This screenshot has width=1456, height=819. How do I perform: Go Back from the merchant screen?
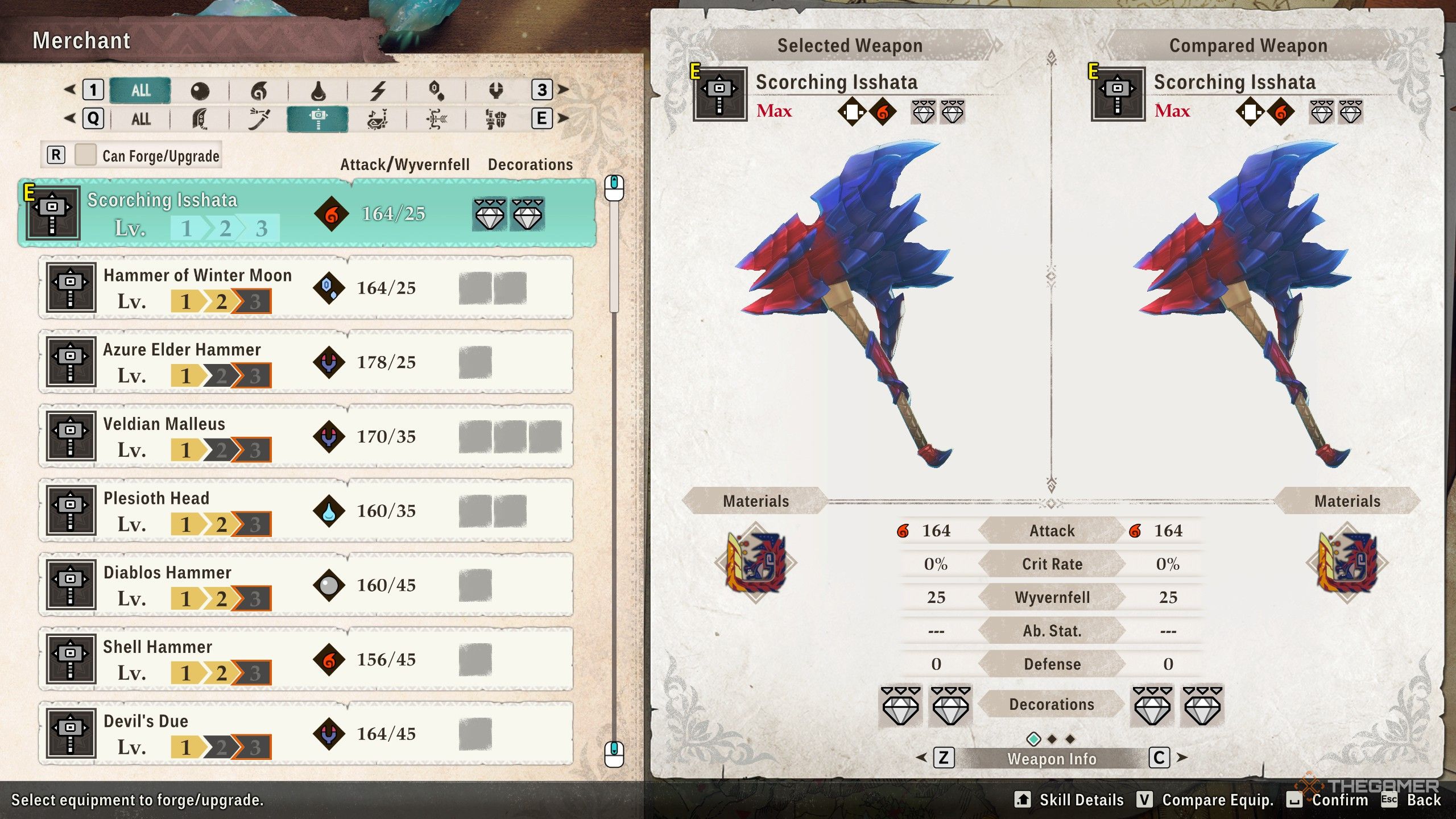[x=1413, y=800]
